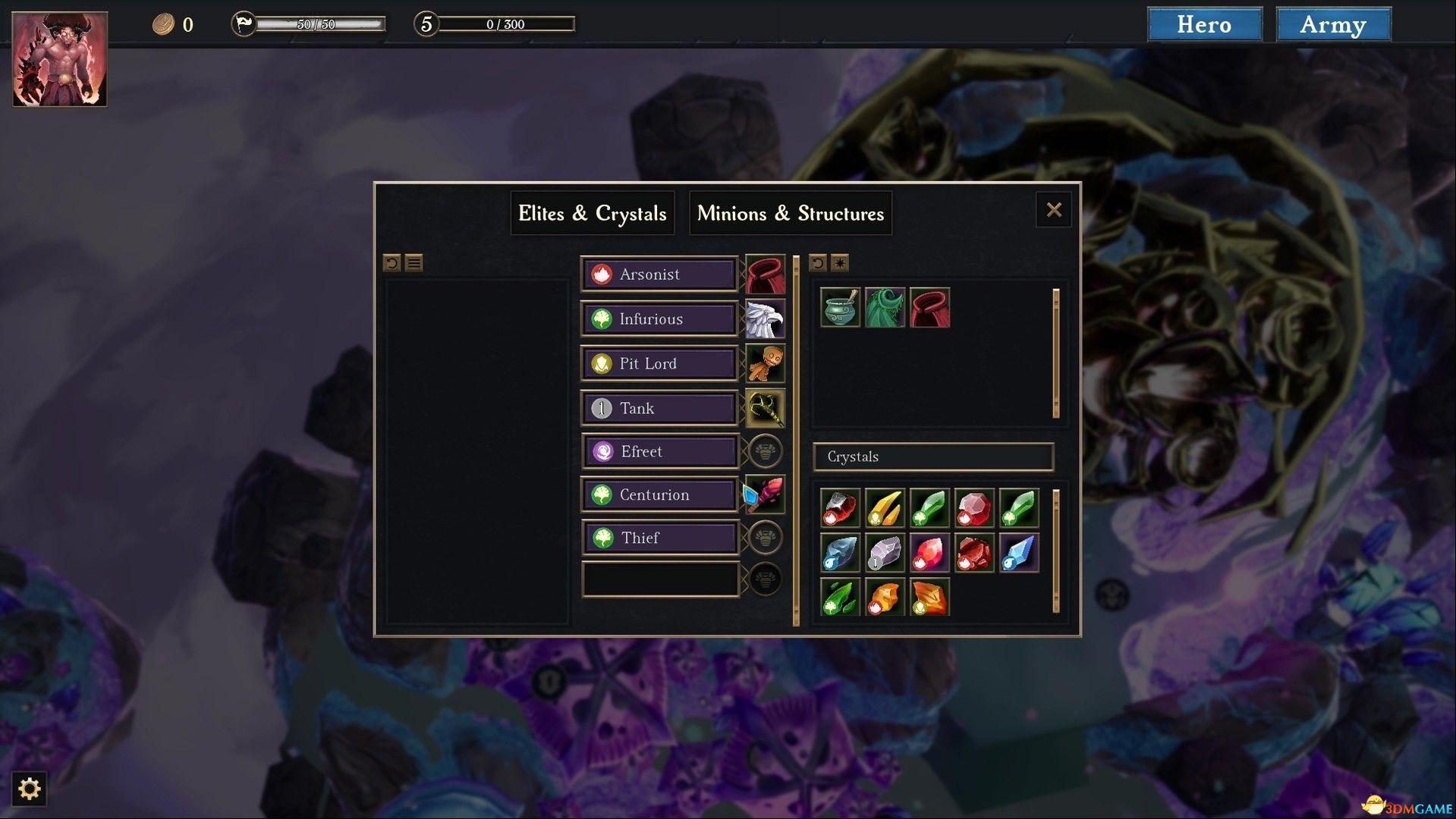Select the Arsonist elite row
1456x819 pixels.
(659, 275)
